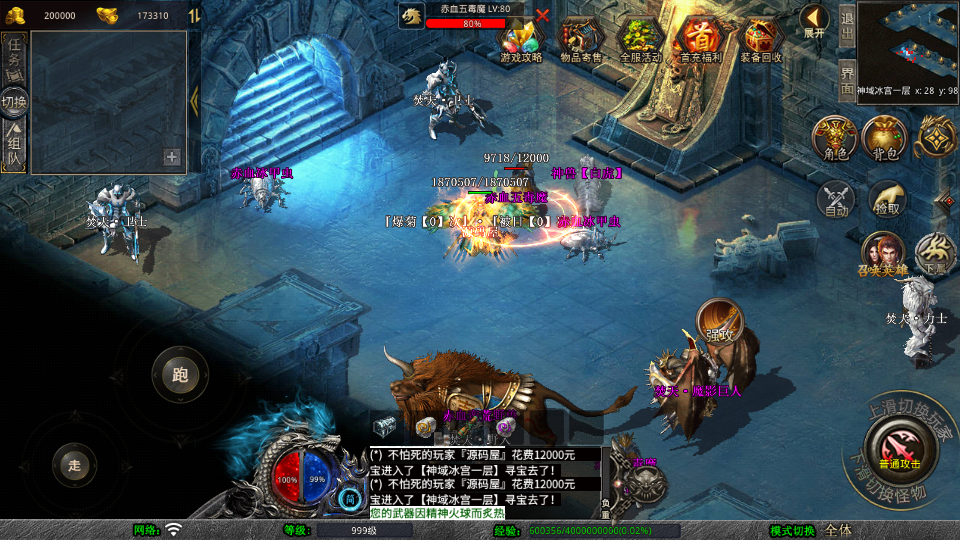
Task: Toggle 自动 auto-combat
Action: click(x=837, y=198)
